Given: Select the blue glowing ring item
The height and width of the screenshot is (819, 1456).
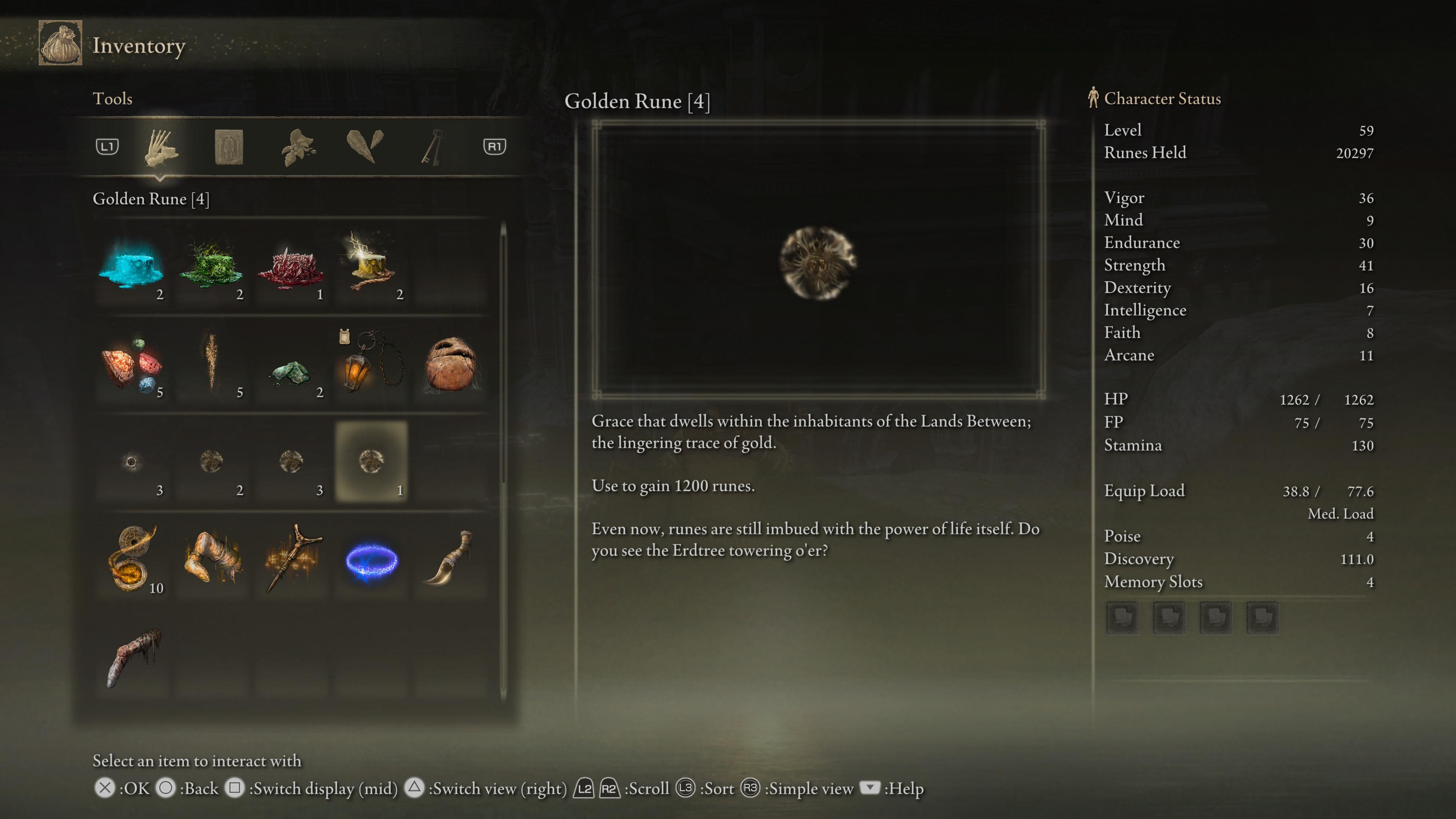Looking at the screenshot, I should point(371,560).
